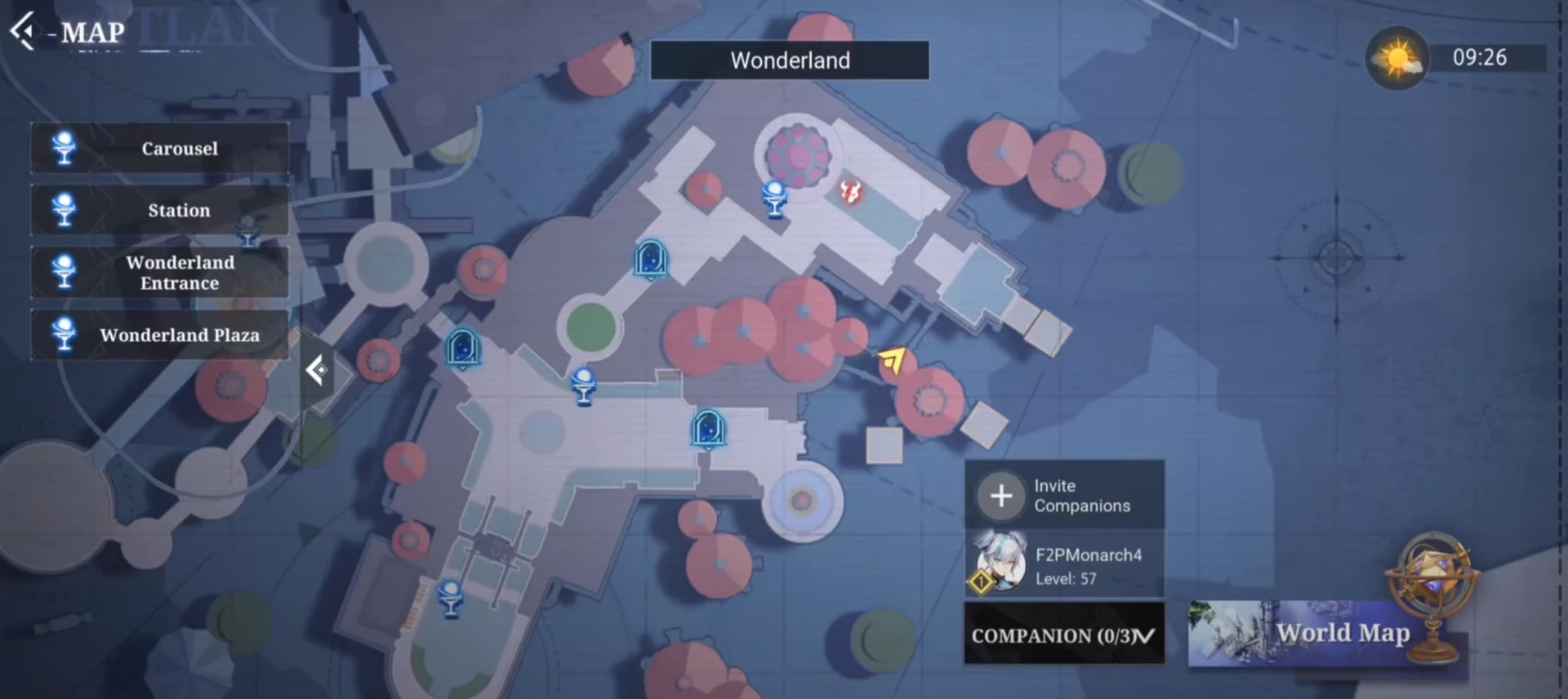The height and width of the screenshot is (699, 1568).
Task: Expand the Companion (0/3) dropdown
Action: pyautogui.click(x=1063, y=635)
